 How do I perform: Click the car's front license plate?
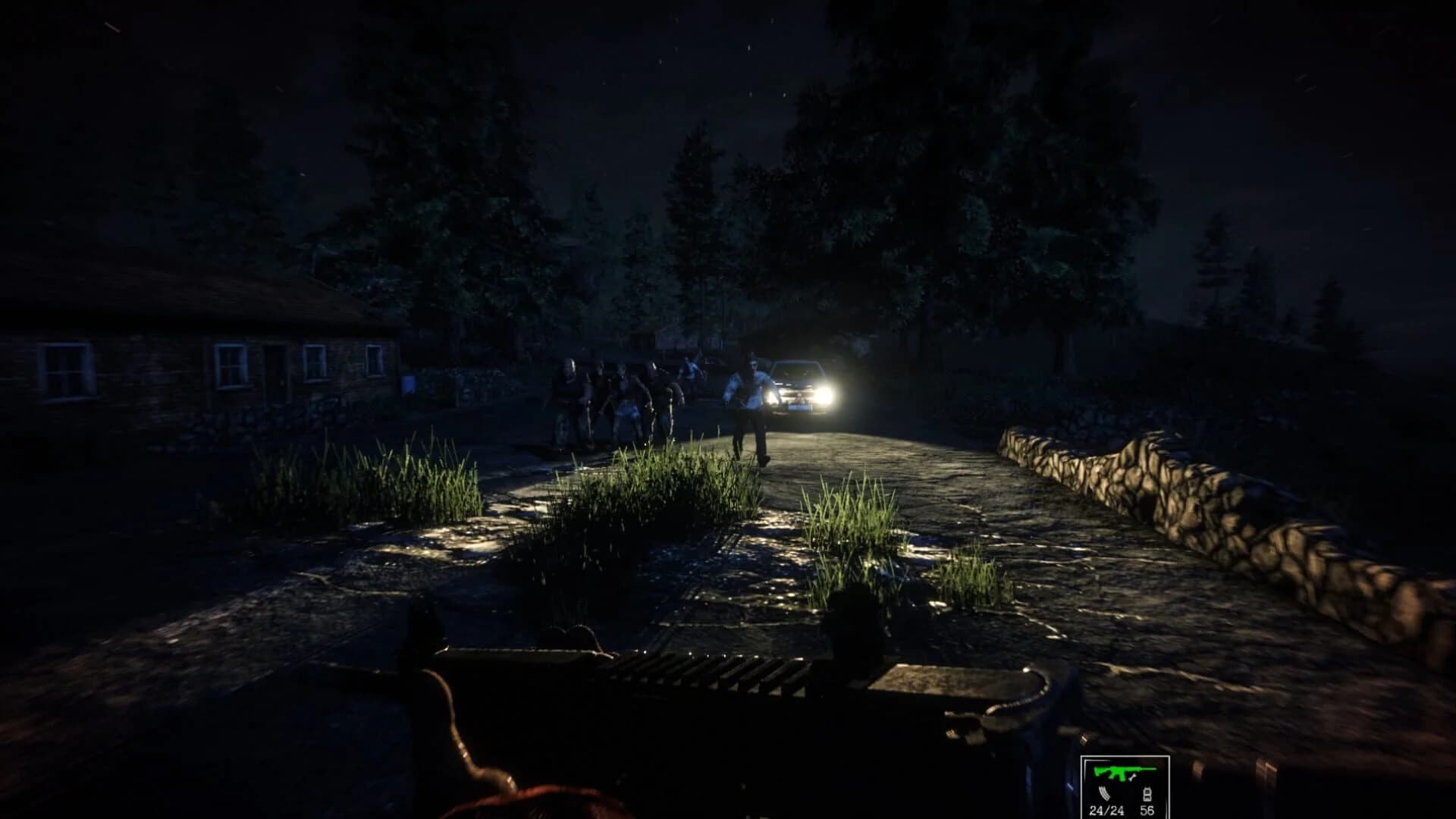click(799, 407)
